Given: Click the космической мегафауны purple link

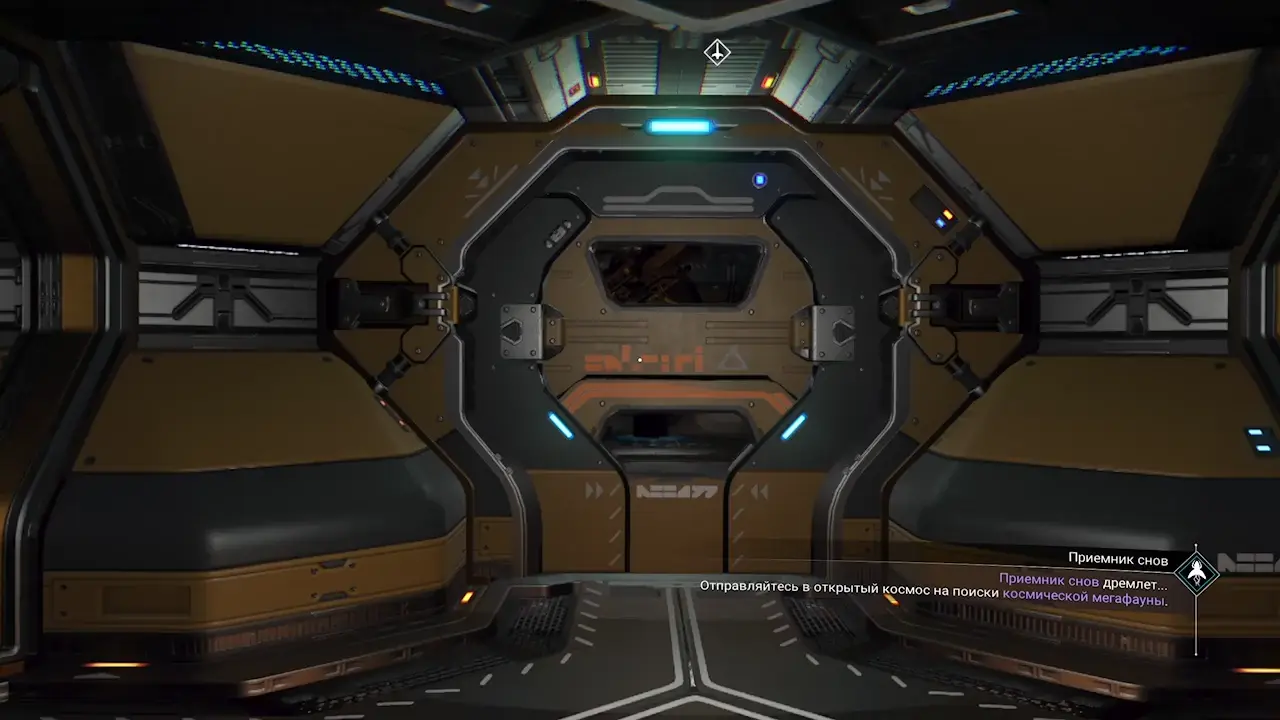Looking at the screenshot, I should [x=1083, y=600].
